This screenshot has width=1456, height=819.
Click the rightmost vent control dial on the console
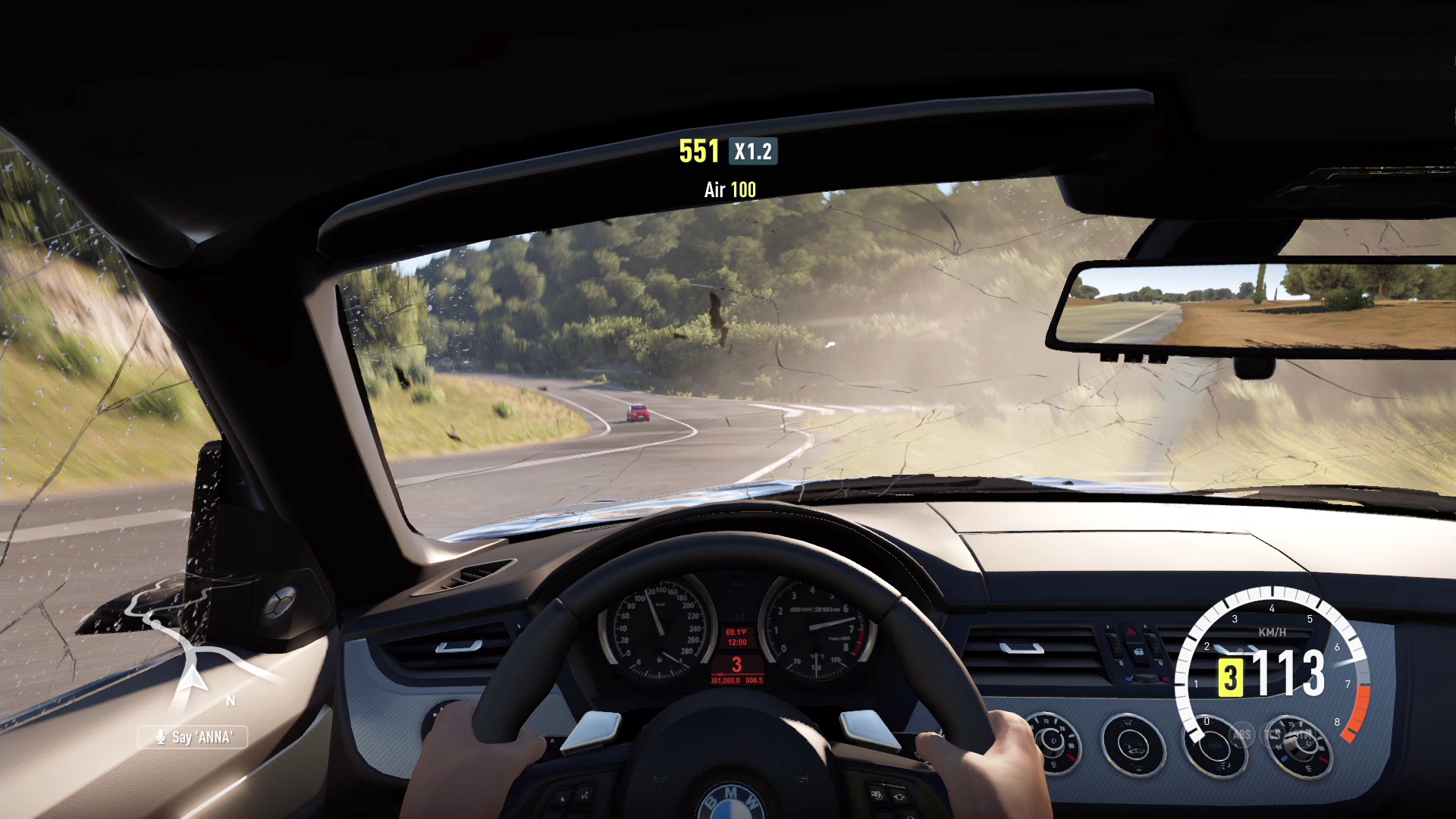point(1298,747)
